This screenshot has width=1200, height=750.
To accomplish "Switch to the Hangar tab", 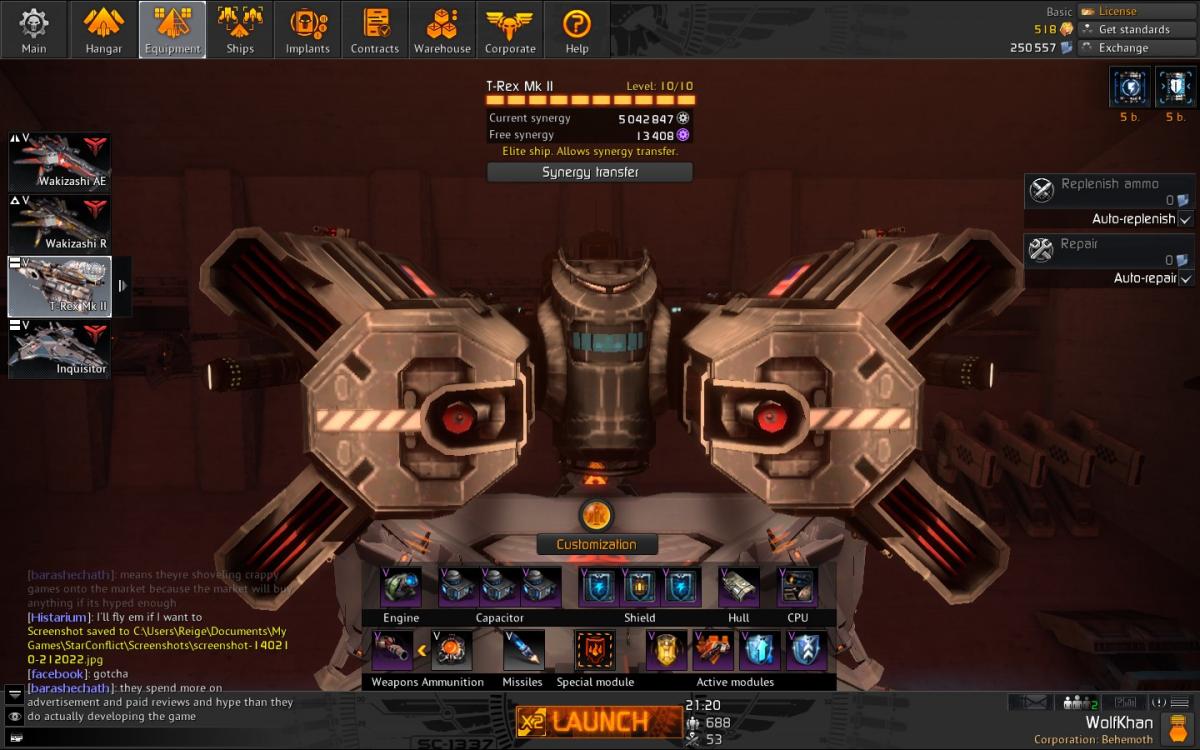I will tap(103, 30).
